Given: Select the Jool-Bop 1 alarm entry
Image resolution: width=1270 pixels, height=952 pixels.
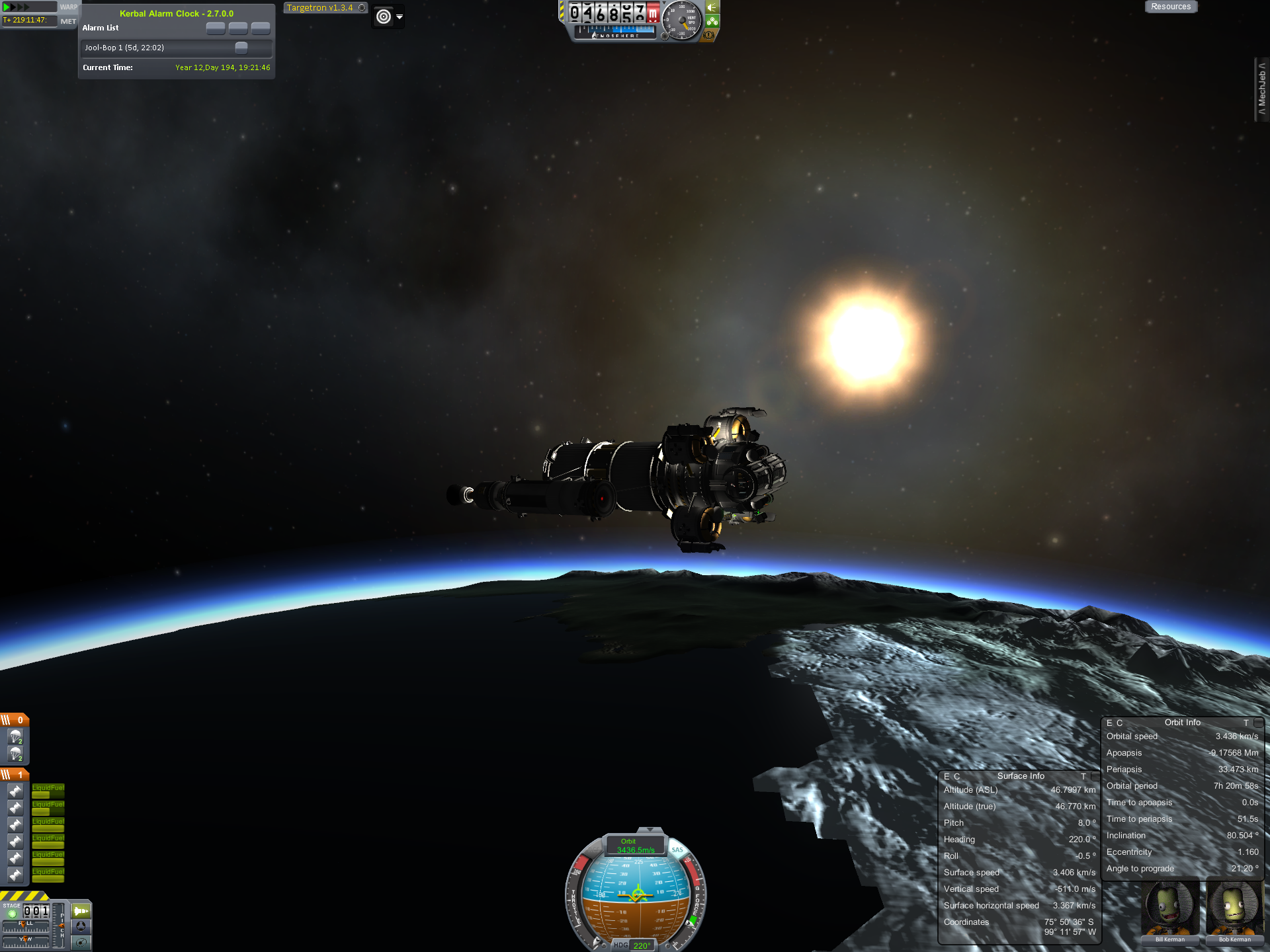Looking at the screenshot, I should pos(159,48).
